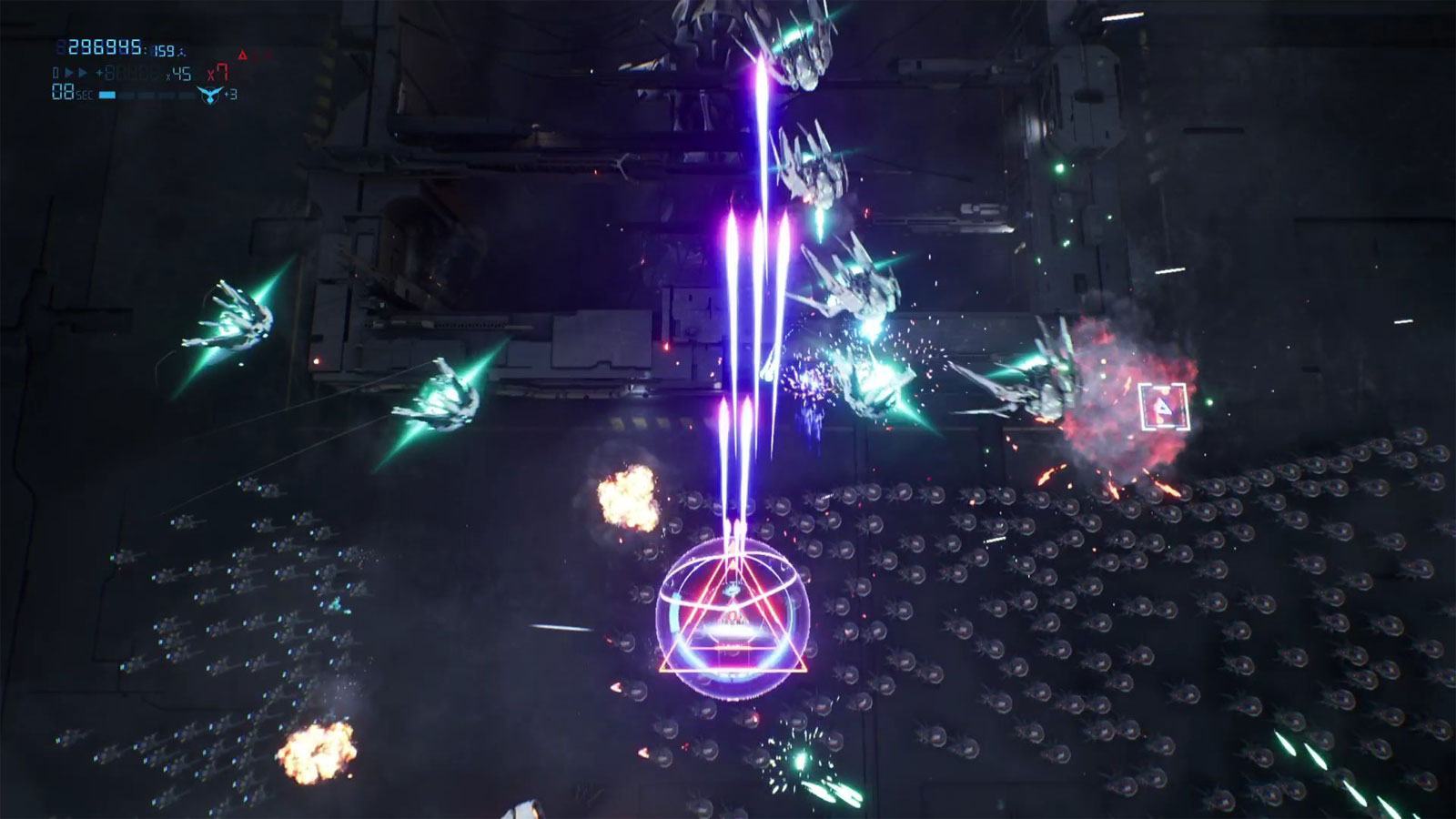Expand the x45 chain multiplier readout
Image resolution: width=1456 pixels, height=819 pixels.
point(178,72)
